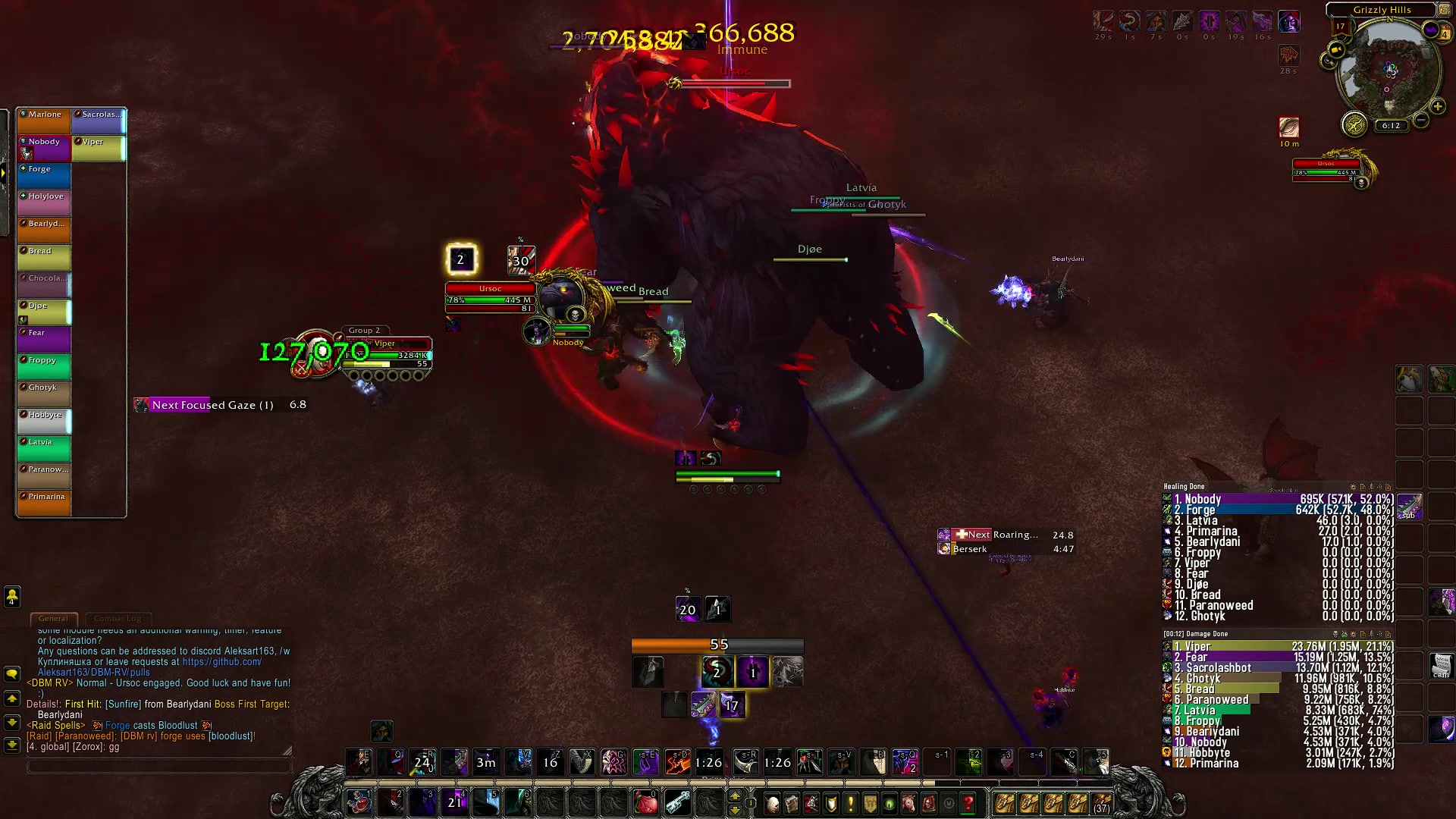The image size is (1456, 819).
Task: Select Froppy's green raid frame
Action: 44,367
